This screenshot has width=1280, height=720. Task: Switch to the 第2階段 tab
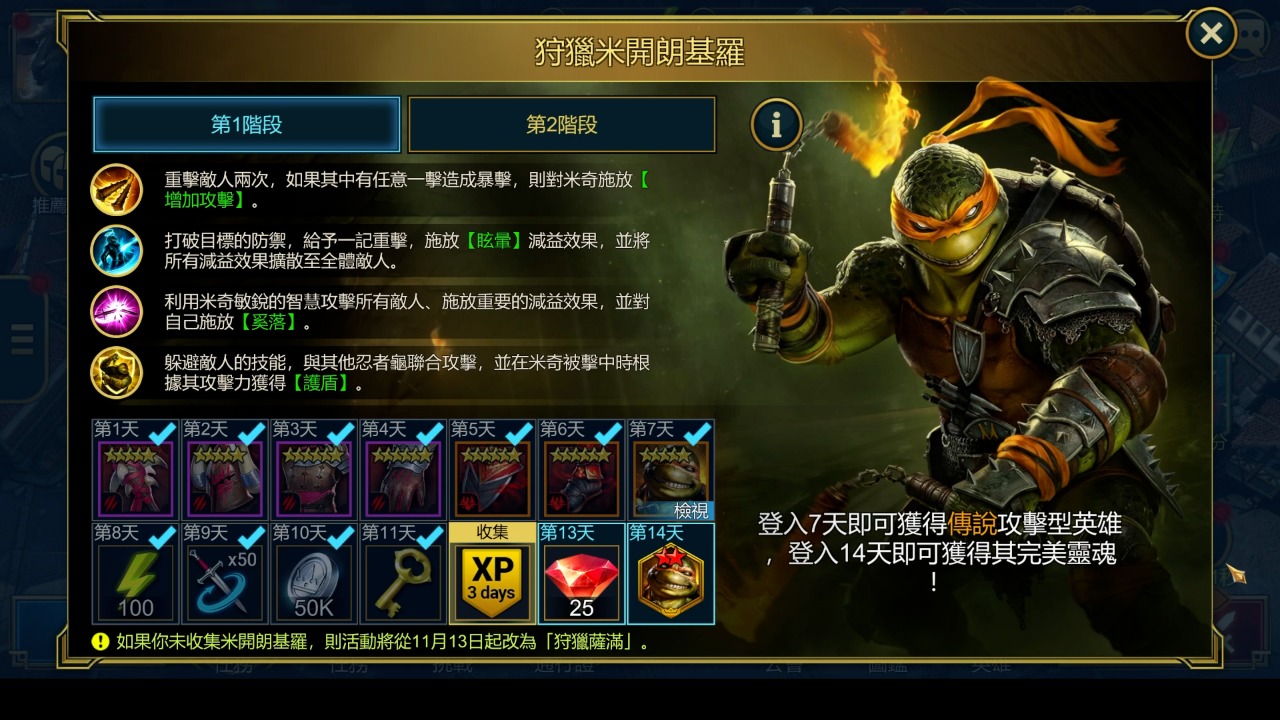pyautogui.click(x=562, y=125)
